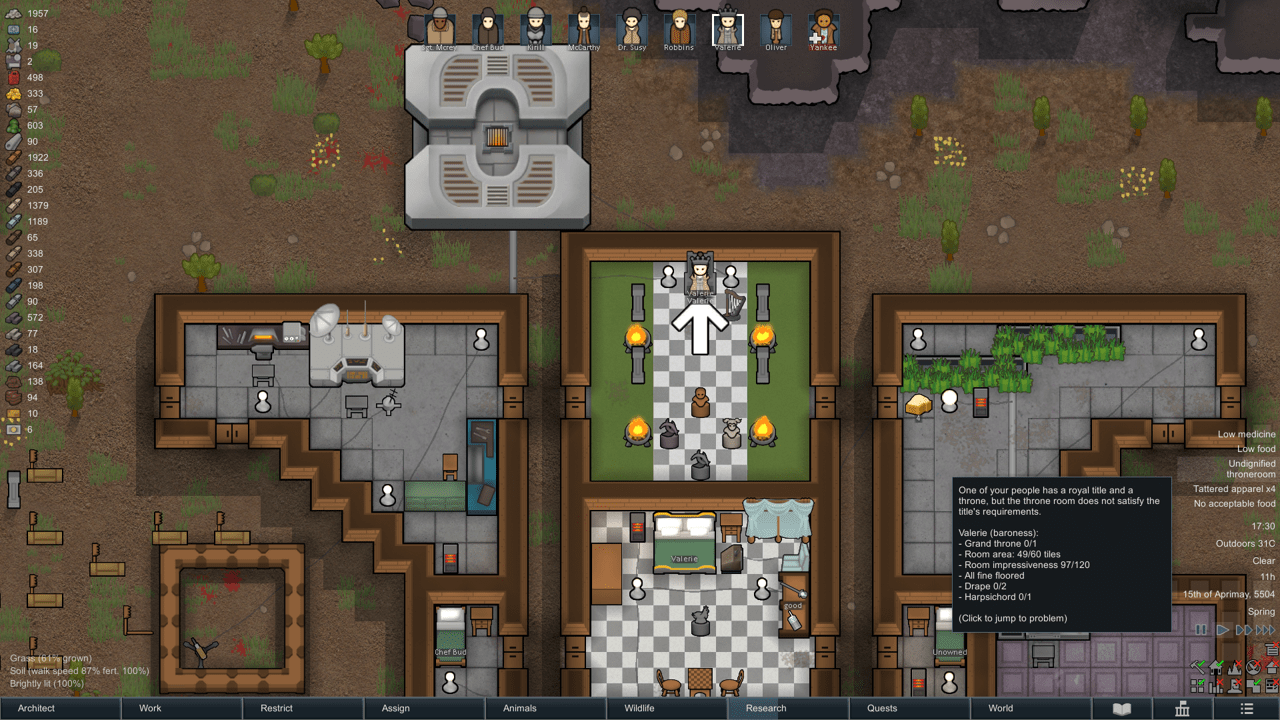Toggle the hammer work designation setting

pyautogui.click(x=1196, y=667)
